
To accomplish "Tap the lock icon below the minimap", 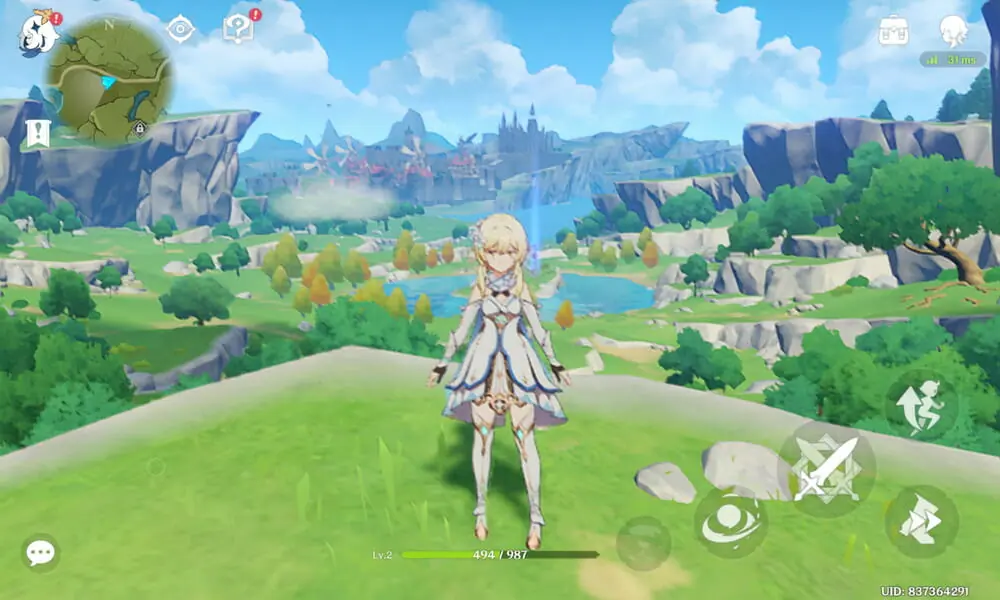I will pos(140,128).
